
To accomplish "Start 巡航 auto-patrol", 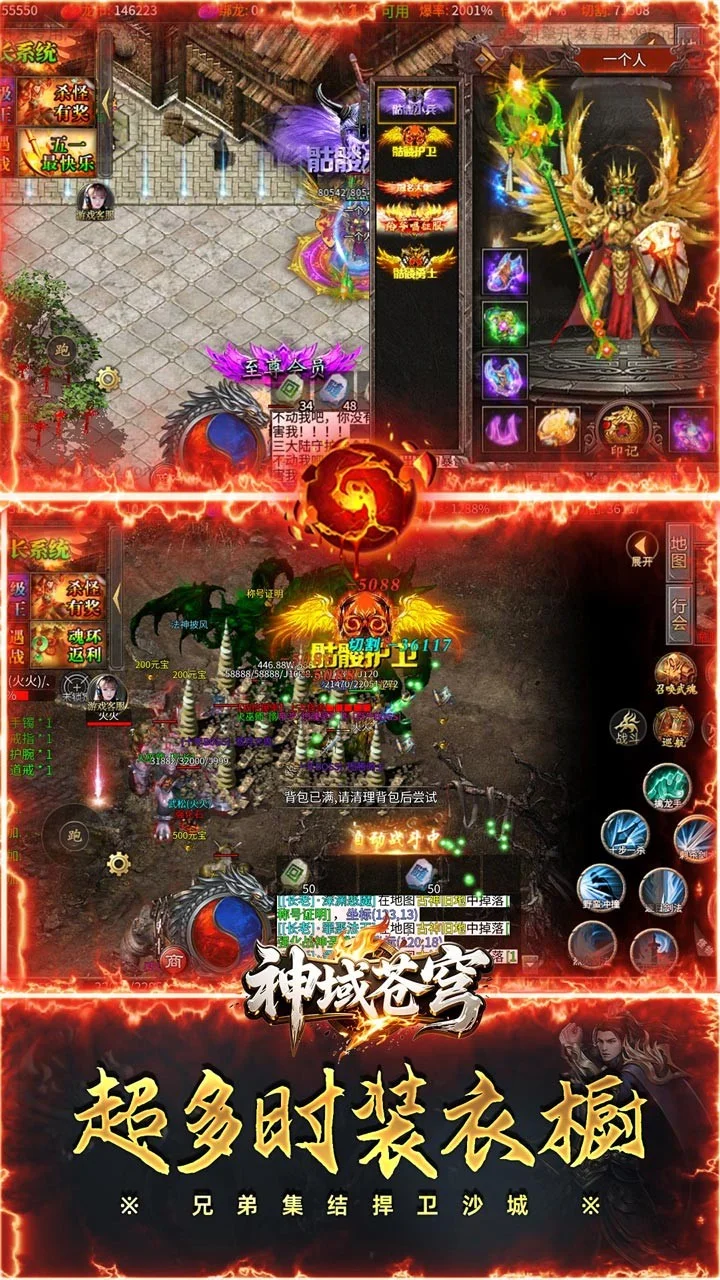I will [x=675, y=728].
